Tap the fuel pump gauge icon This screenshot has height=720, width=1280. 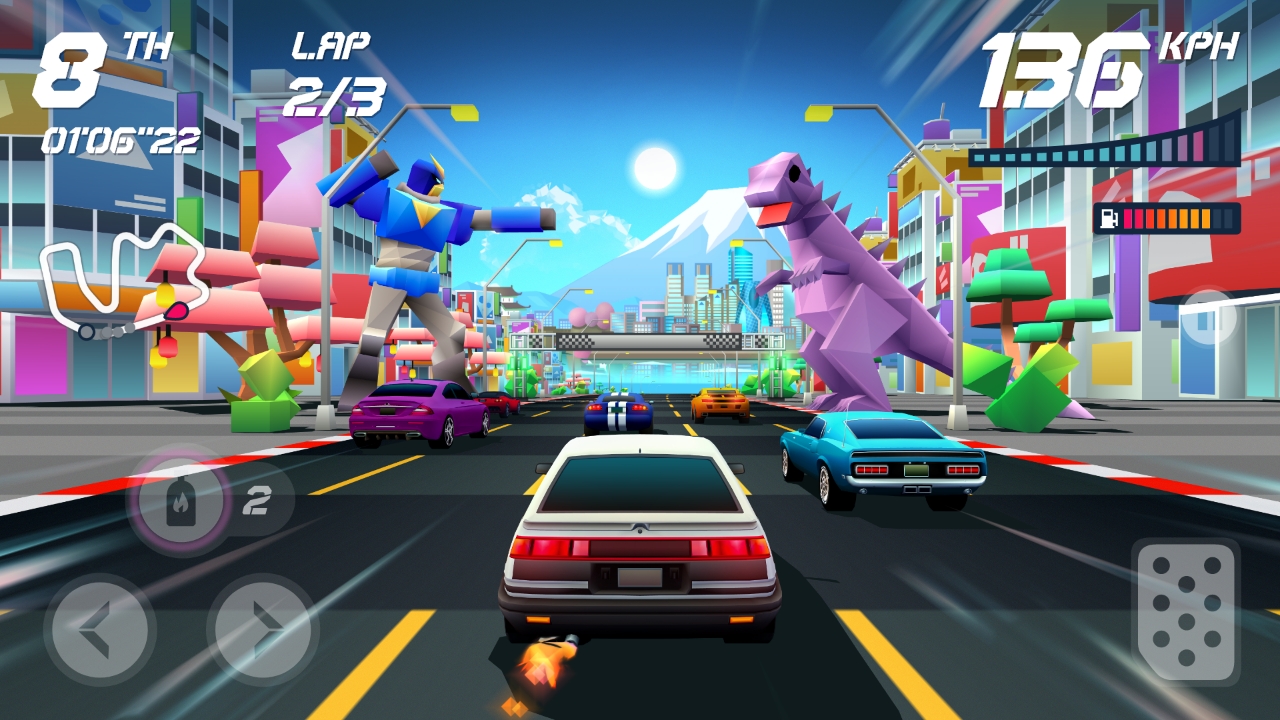pos(1107,216)
